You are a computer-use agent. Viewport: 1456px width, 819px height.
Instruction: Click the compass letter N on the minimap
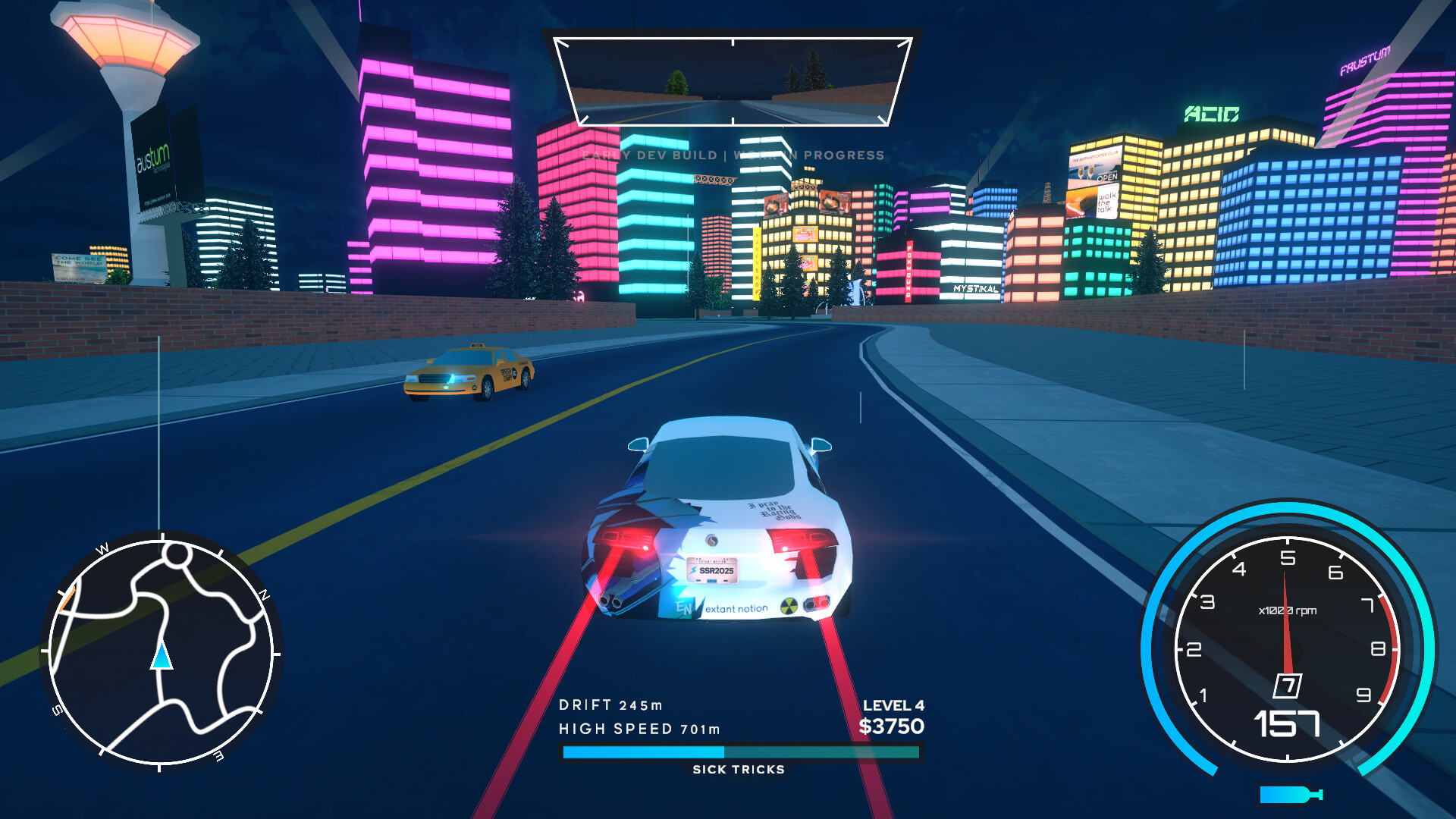point(262,594)
